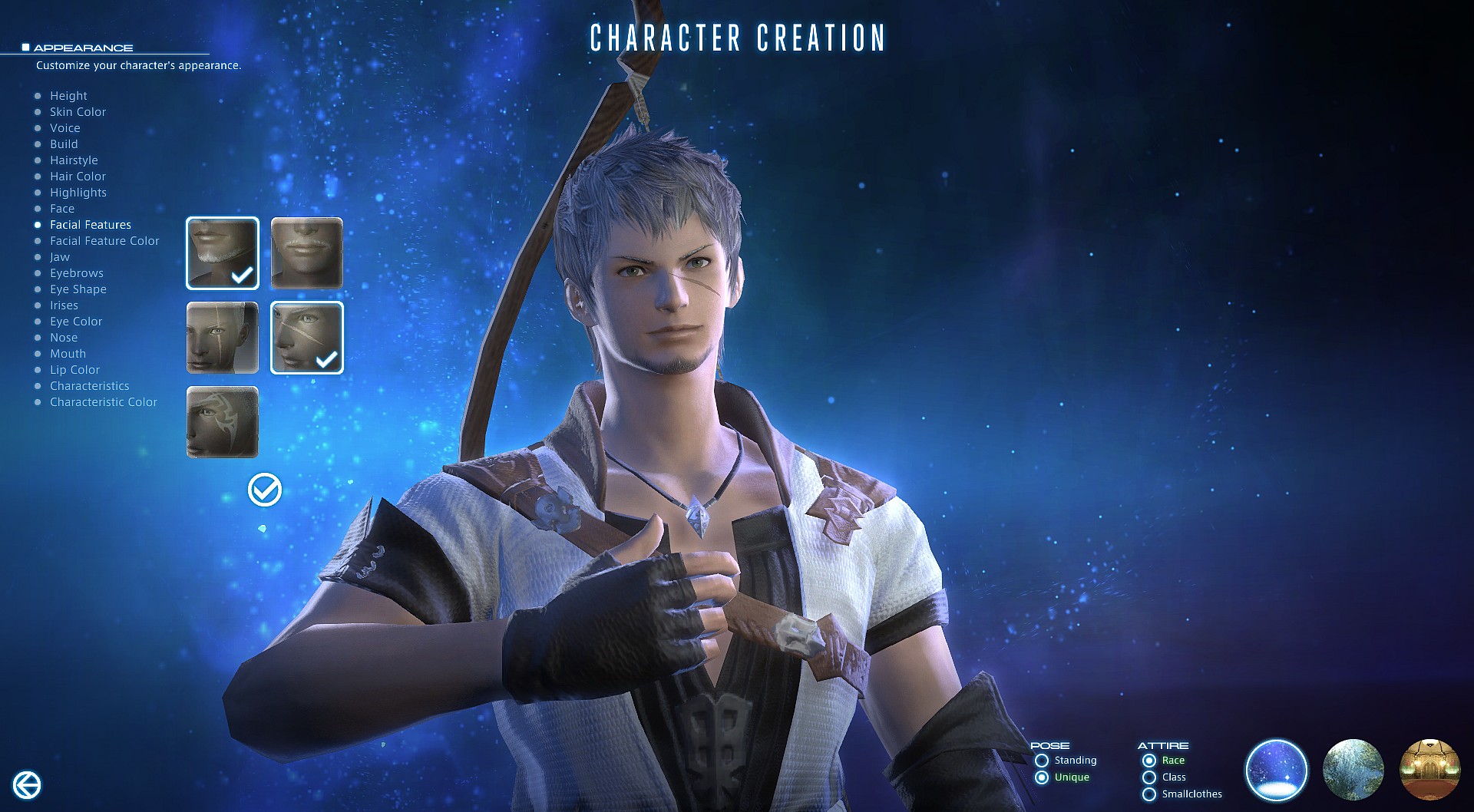Open the Characteristics list entry

[x=89, y=385]
